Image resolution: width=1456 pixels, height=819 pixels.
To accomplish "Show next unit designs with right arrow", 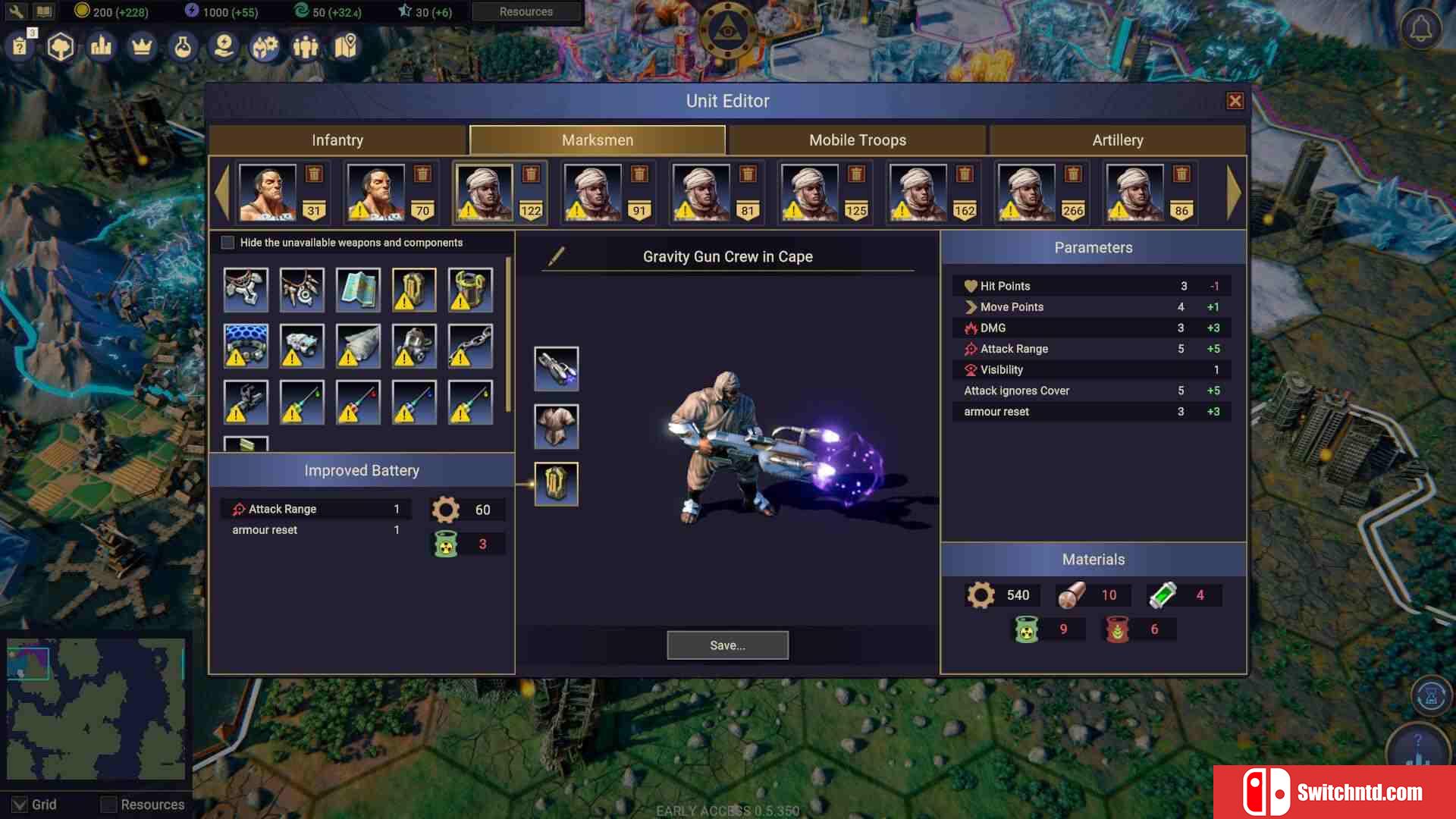I will [x=1233, y=193].
